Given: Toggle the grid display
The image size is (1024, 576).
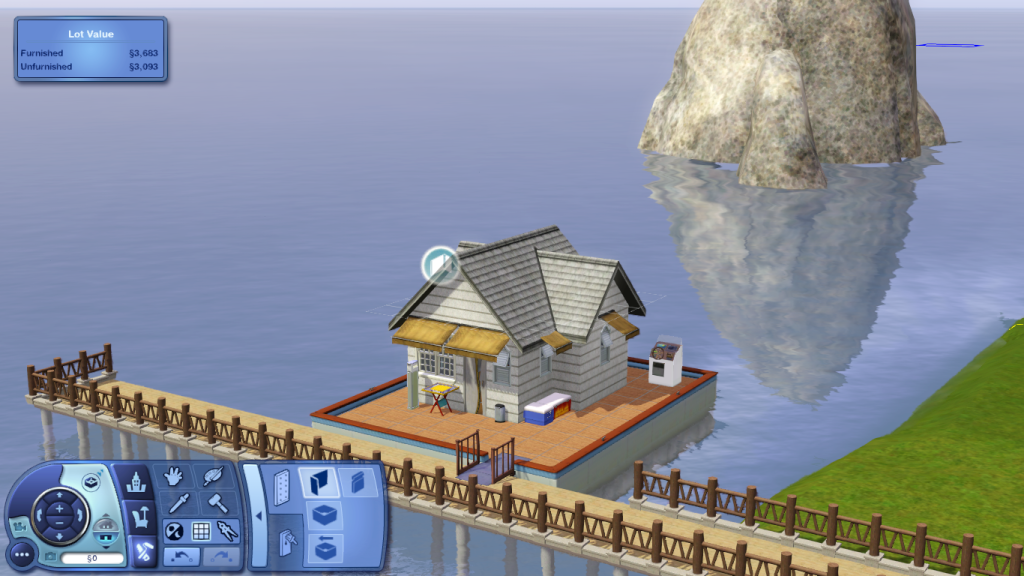Looking at the screenshot, I should point(201,531).
